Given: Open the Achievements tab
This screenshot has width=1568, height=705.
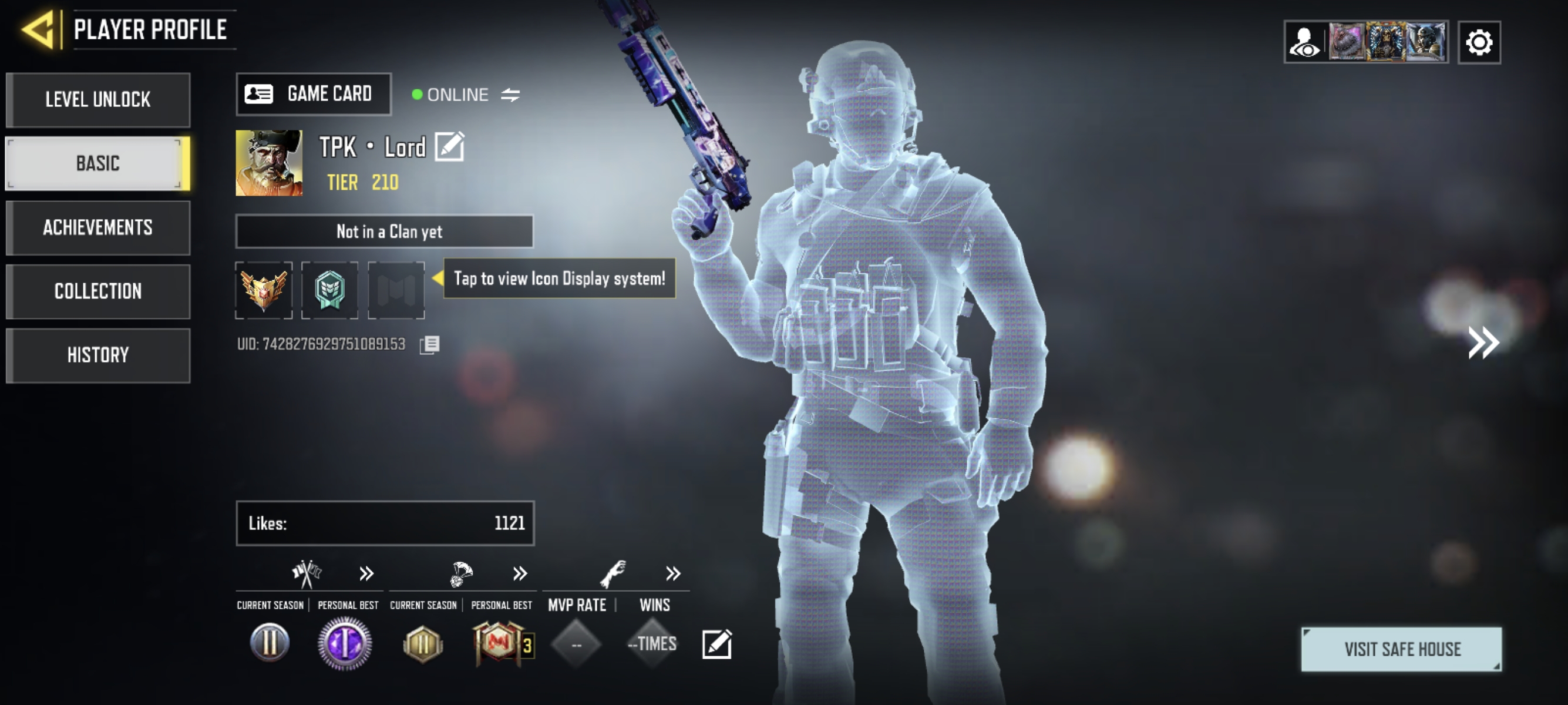Looking at the screenshot, I should click(98, 228).
